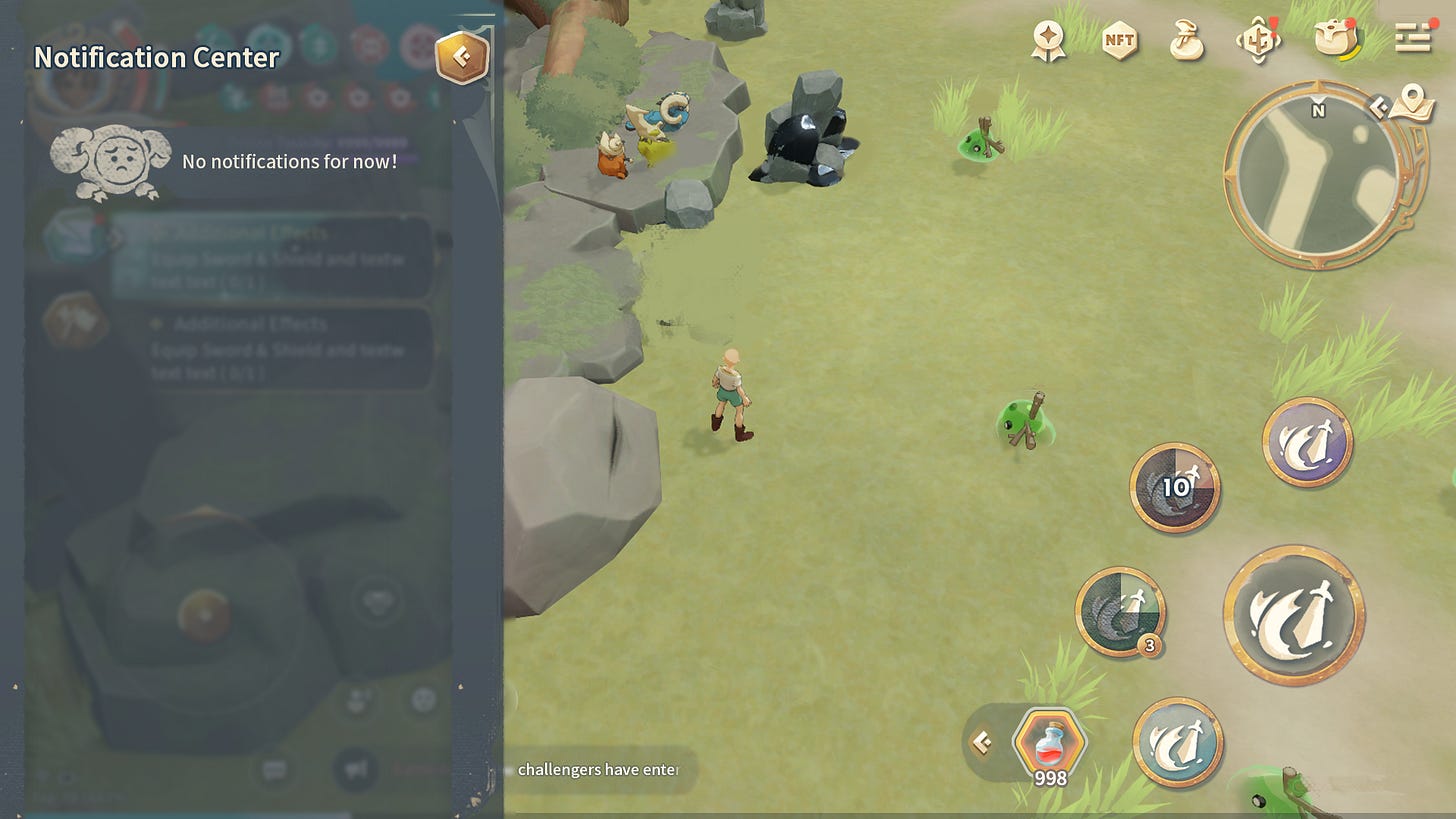Tap the sword skill on 10 cooldown

click(x=1175, y=487)
